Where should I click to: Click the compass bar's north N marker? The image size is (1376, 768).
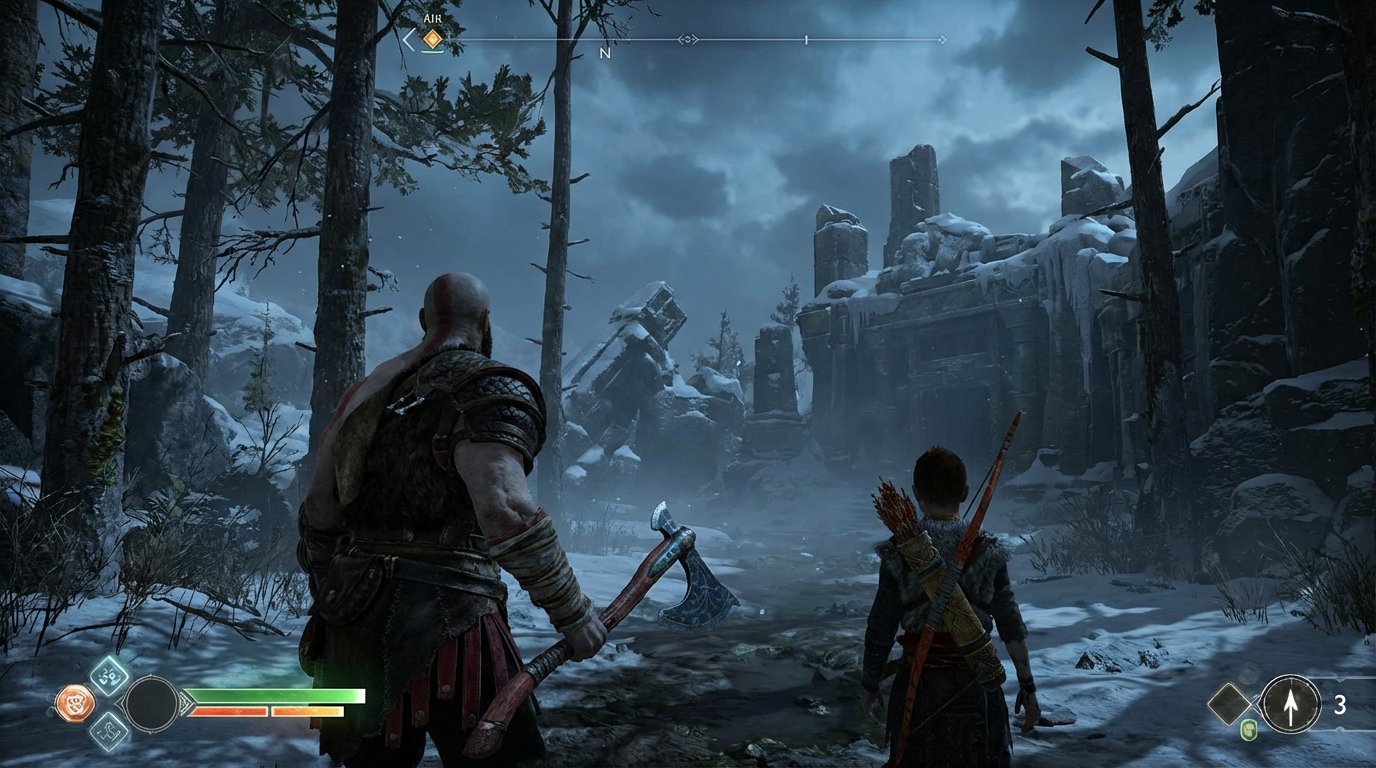pyautogui.click(x=604, y=53)
